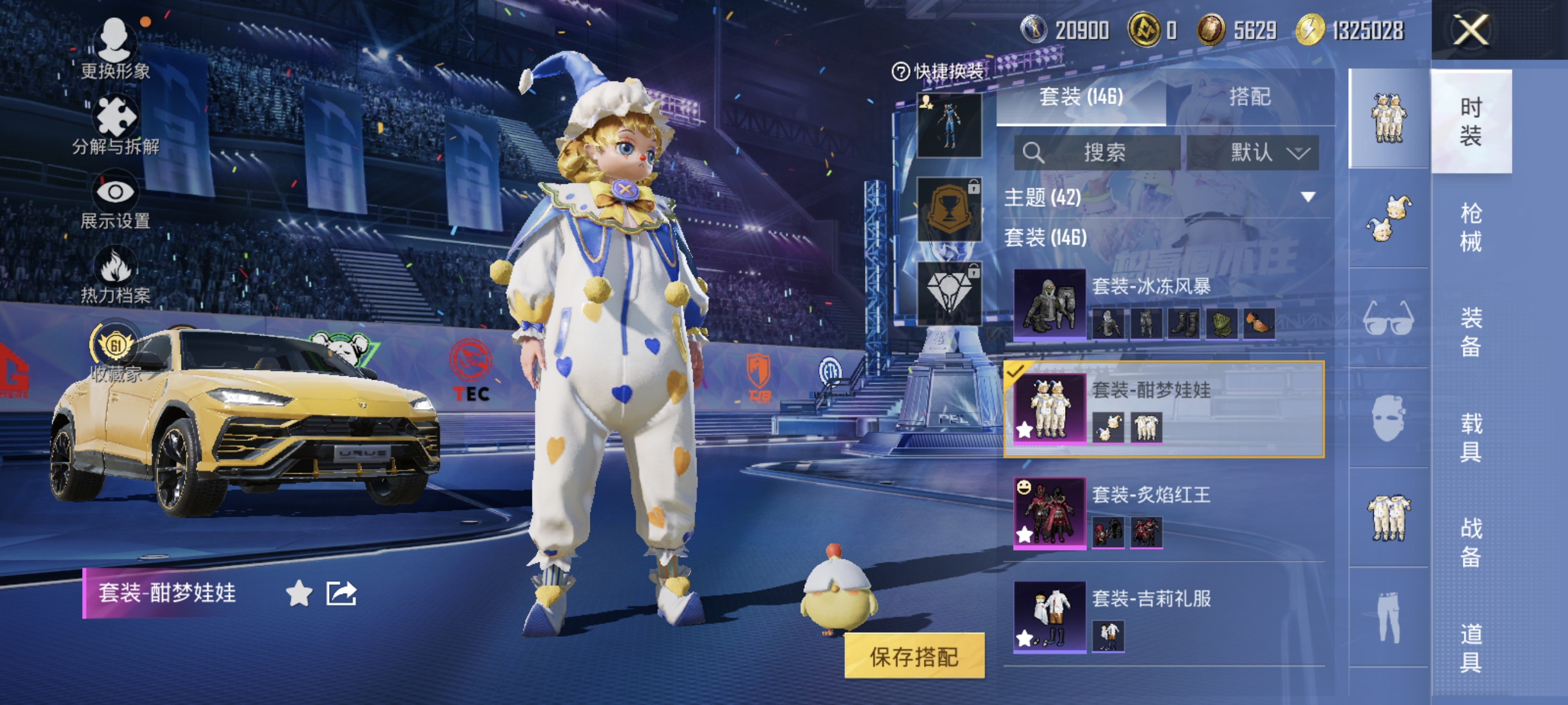Open the 载具 vehicle category

[1470, 437]
